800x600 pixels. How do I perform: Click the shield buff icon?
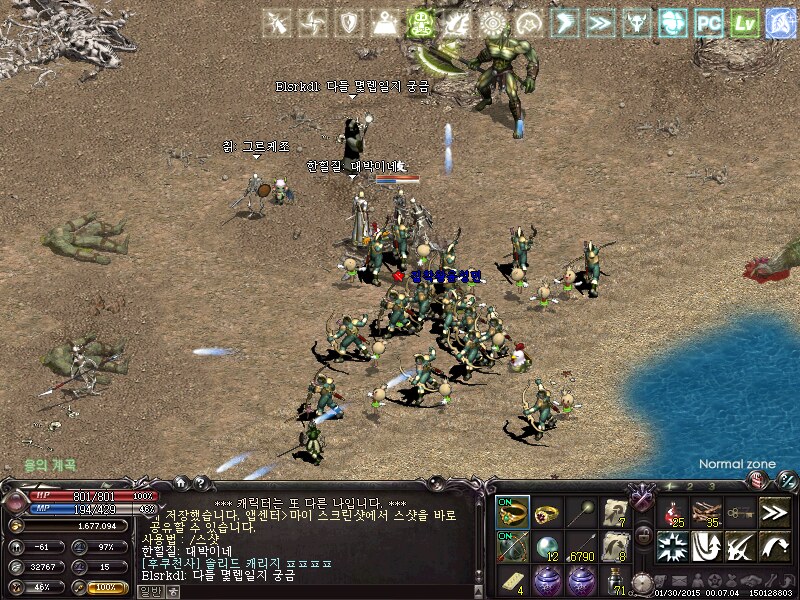[348, 23]
